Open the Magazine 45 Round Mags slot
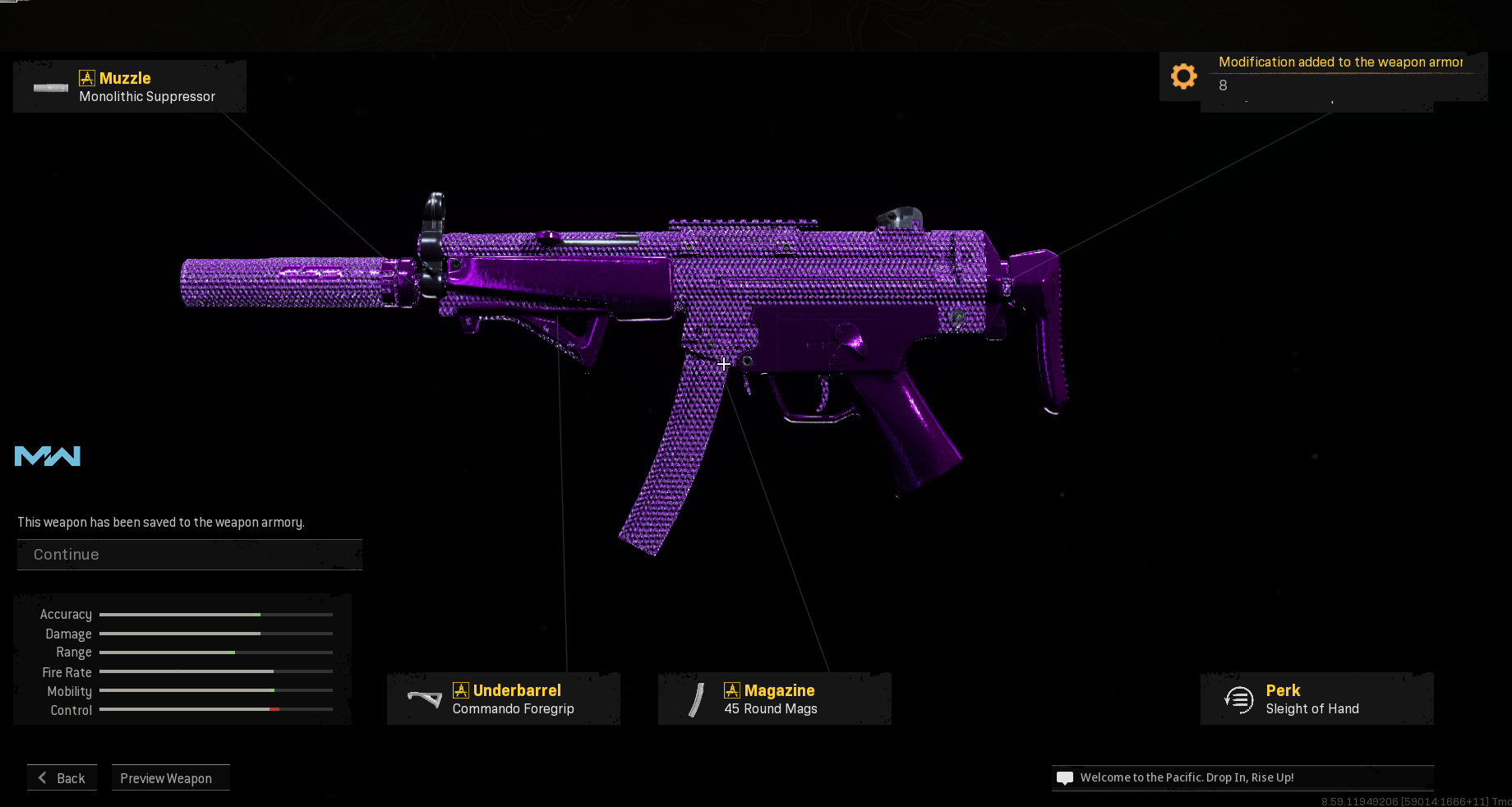This screenshot has height=807, width=1512. (x=774, y=699)
